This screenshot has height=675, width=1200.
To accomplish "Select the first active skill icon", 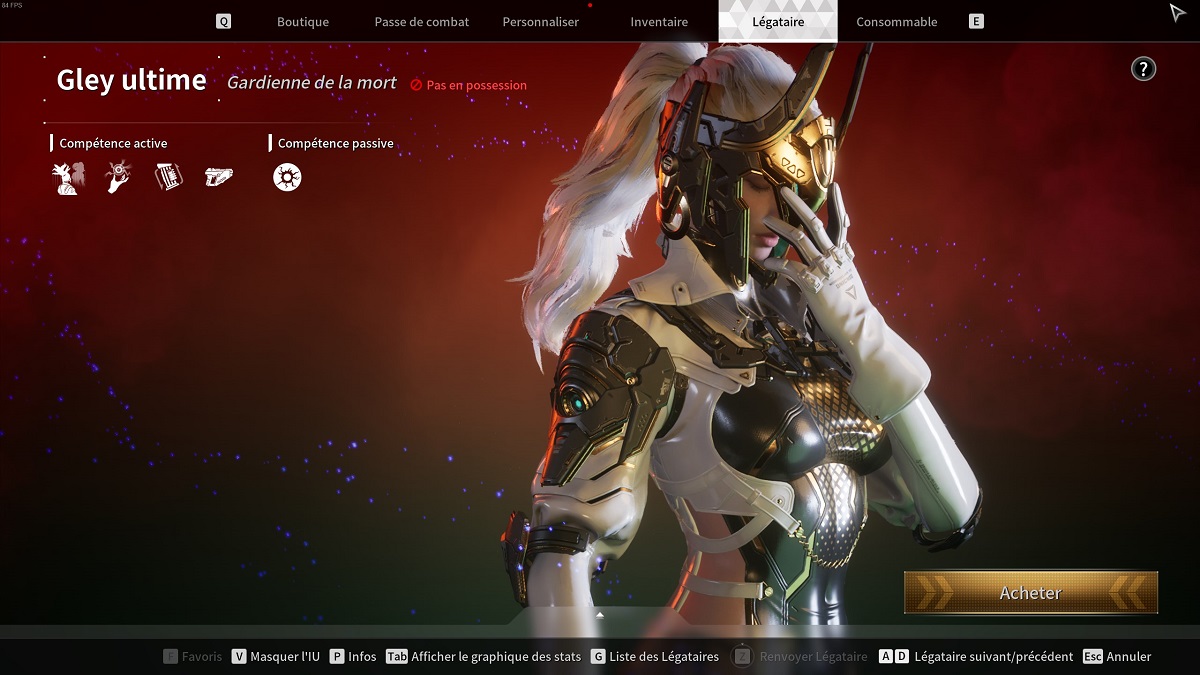I will tap(67, 178).
